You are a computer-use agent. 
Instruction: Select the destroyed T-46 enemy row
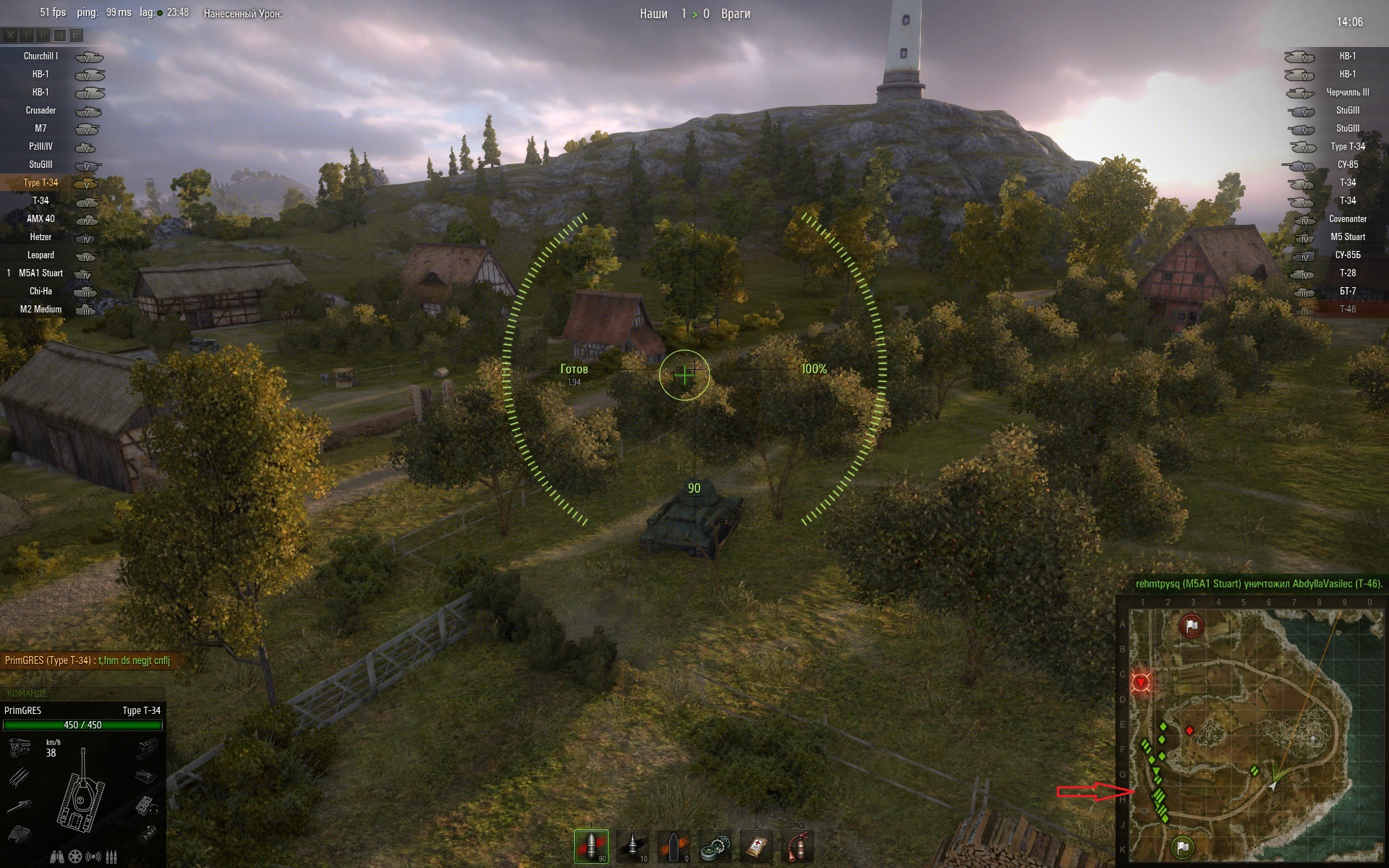(1347, 309)
